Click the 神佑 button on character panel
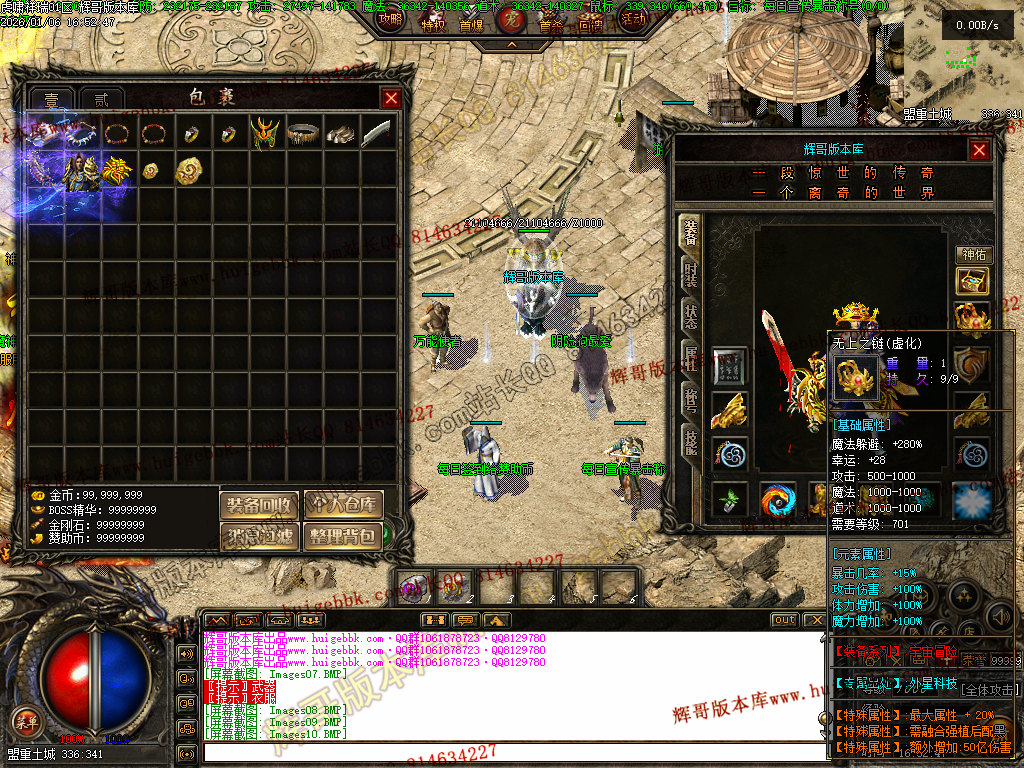 973,255
